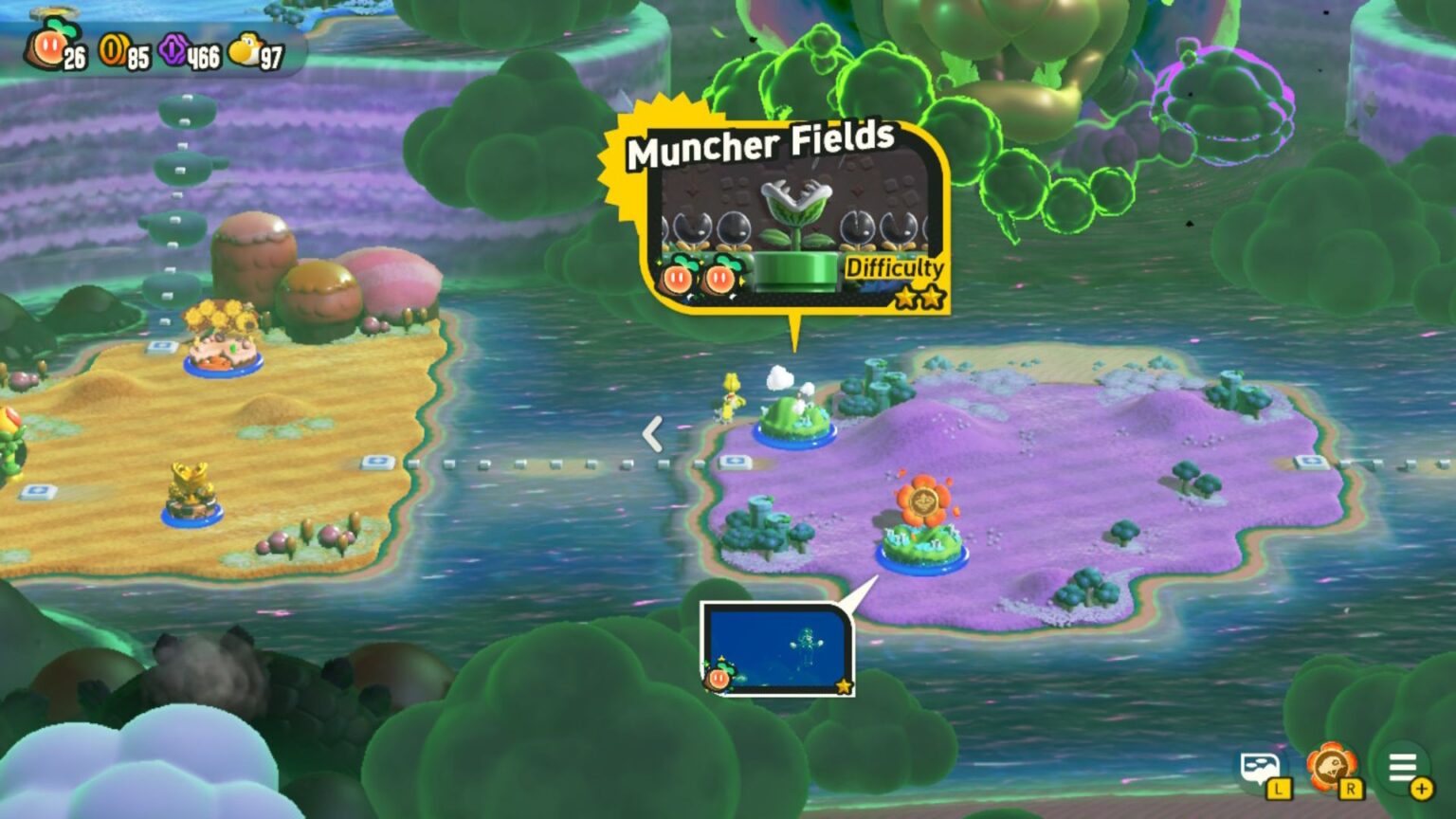Image resolution: width=1456 pixels, height=819 pixels.
Task: Click the Wonder Flower seed counter icon
Action: tap(52, 45)
